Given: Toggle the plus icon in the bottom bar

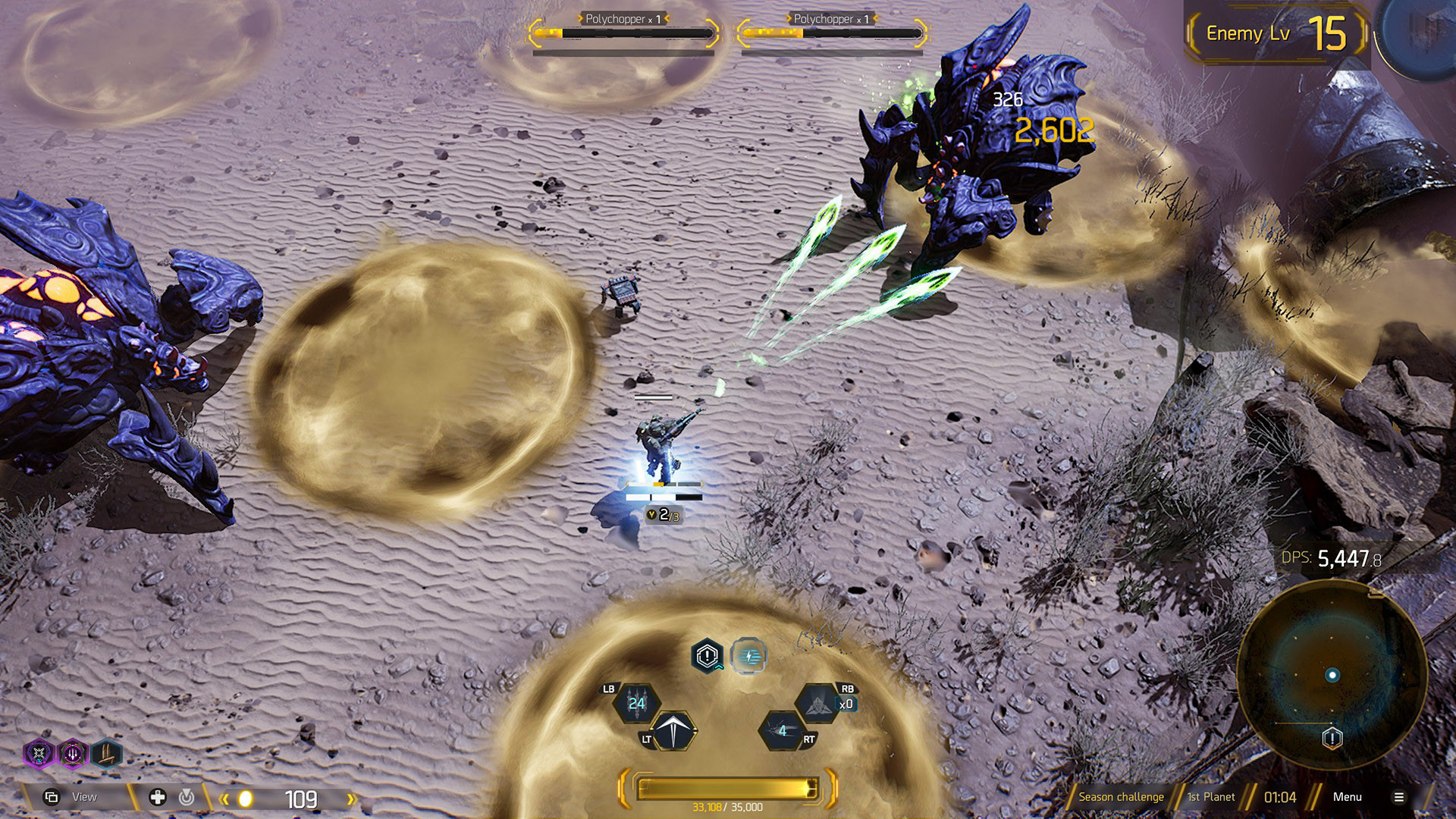Looking at the screenshot, I should click(157, 798).
